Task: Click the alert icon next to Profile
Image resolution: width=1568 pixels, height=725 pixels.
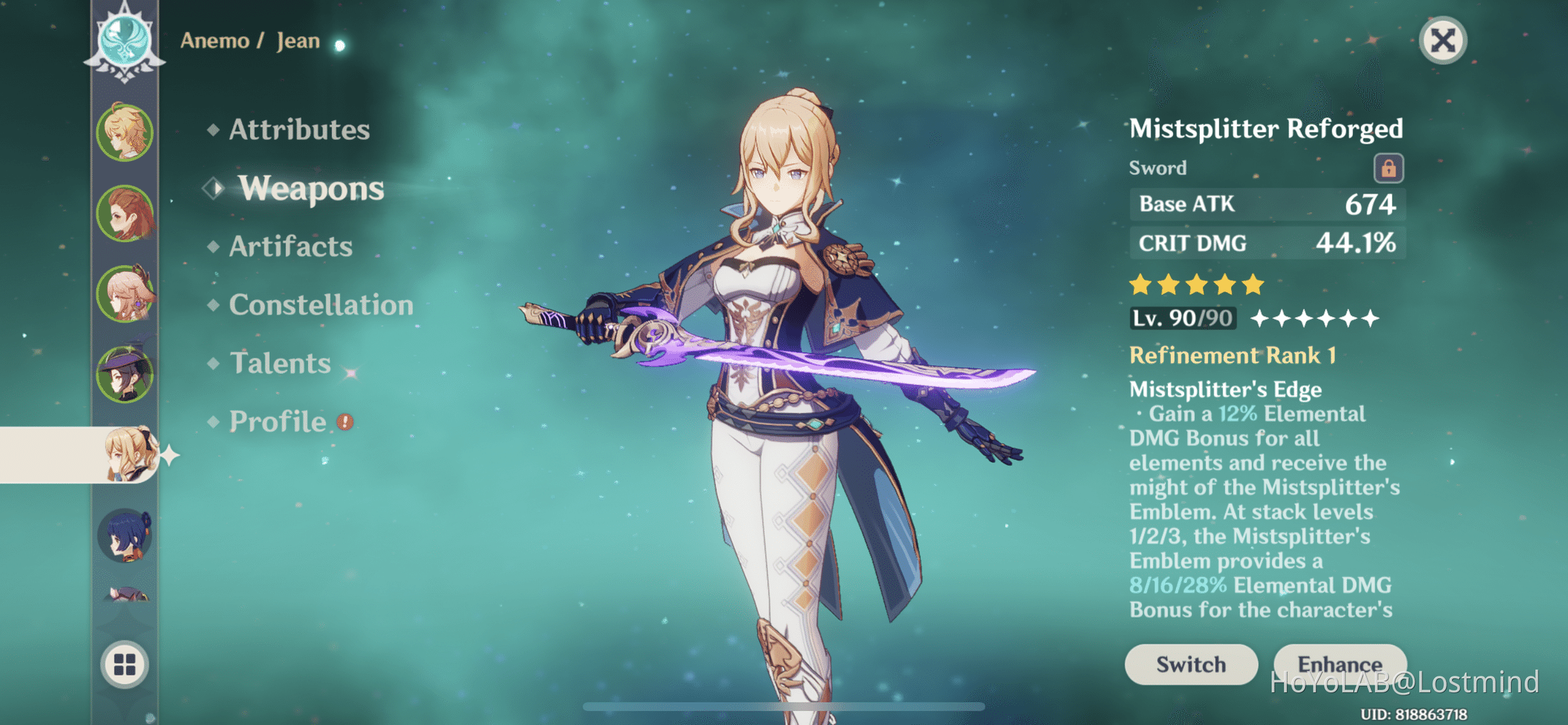Action: pos(346,421)
